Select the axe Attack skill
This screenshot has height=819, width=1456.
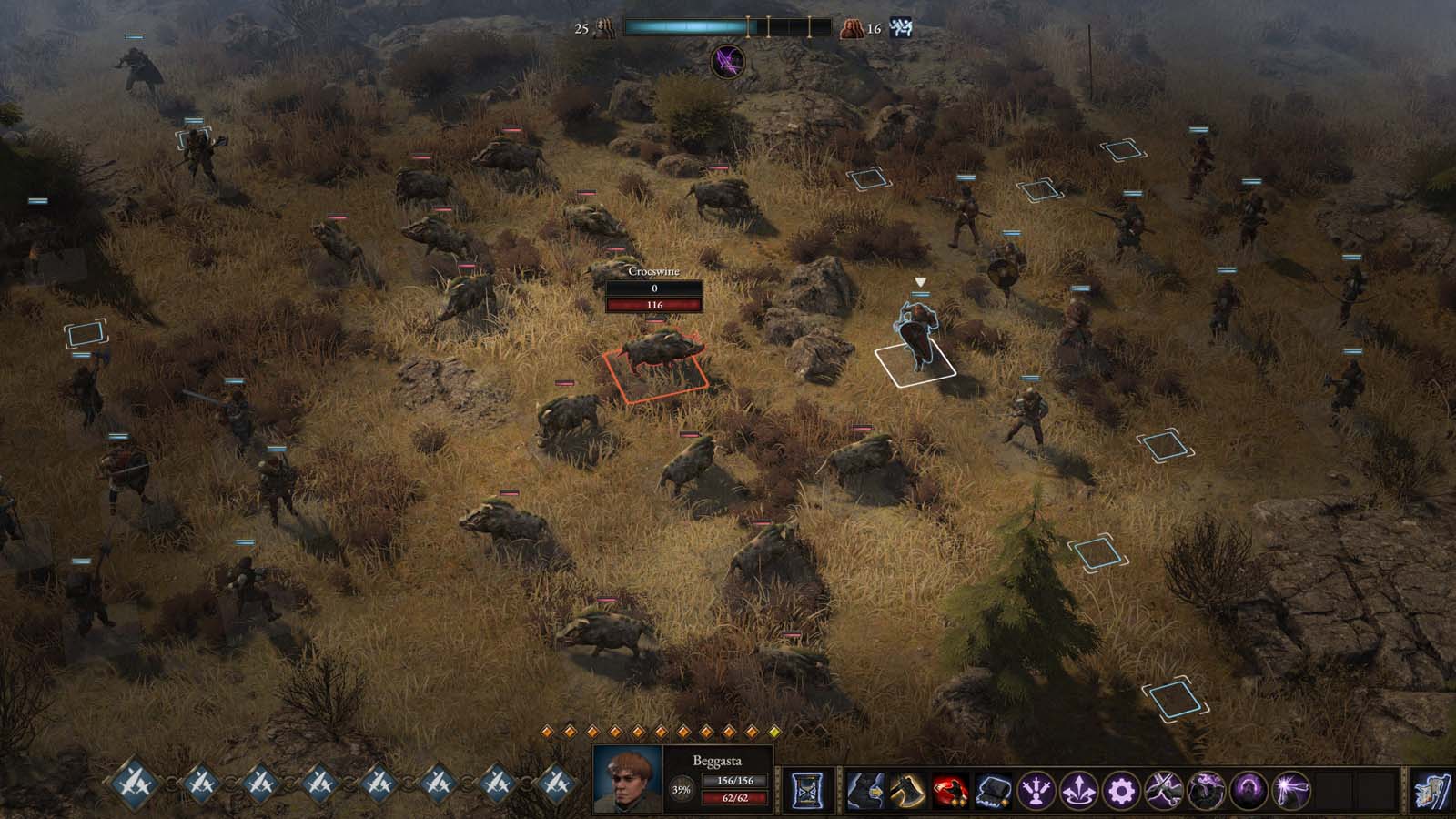pyautogui.click(x=906, y=790)
